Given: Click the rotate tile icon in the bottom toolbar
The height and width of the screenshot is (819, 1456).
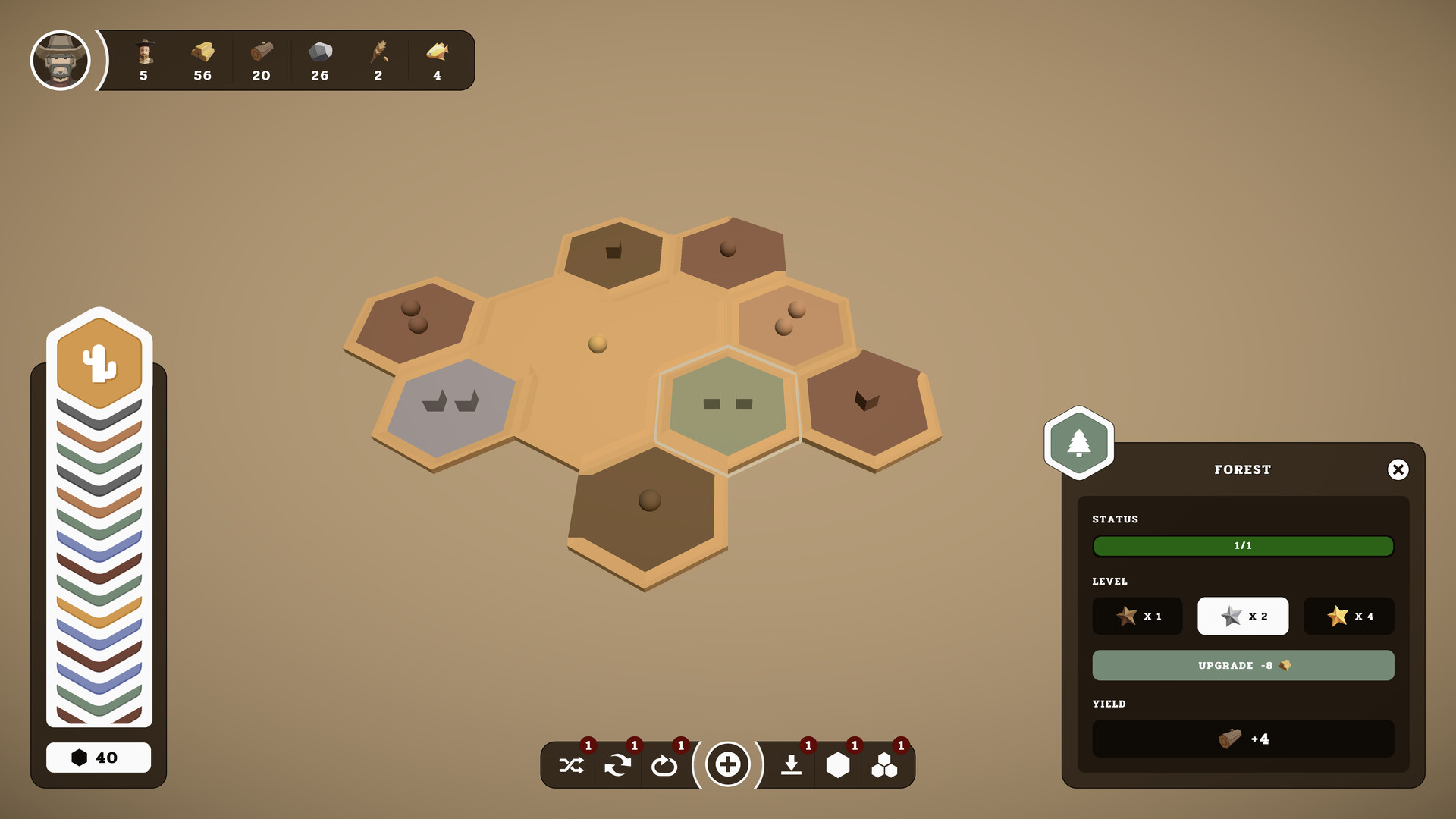Looking at the screenshot, I should (x=618, y=764).
